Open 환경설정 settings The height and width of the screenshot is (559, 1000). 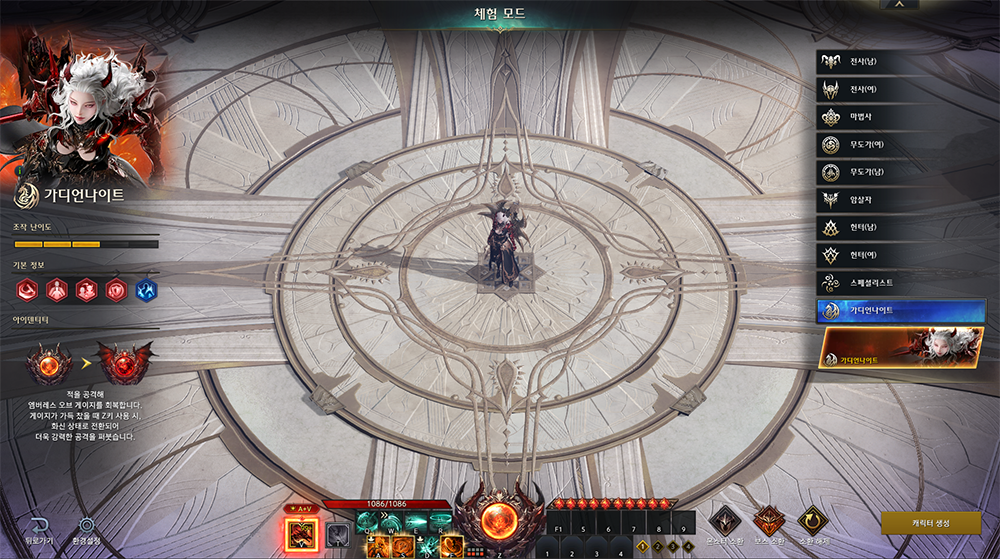pos(87,530)
